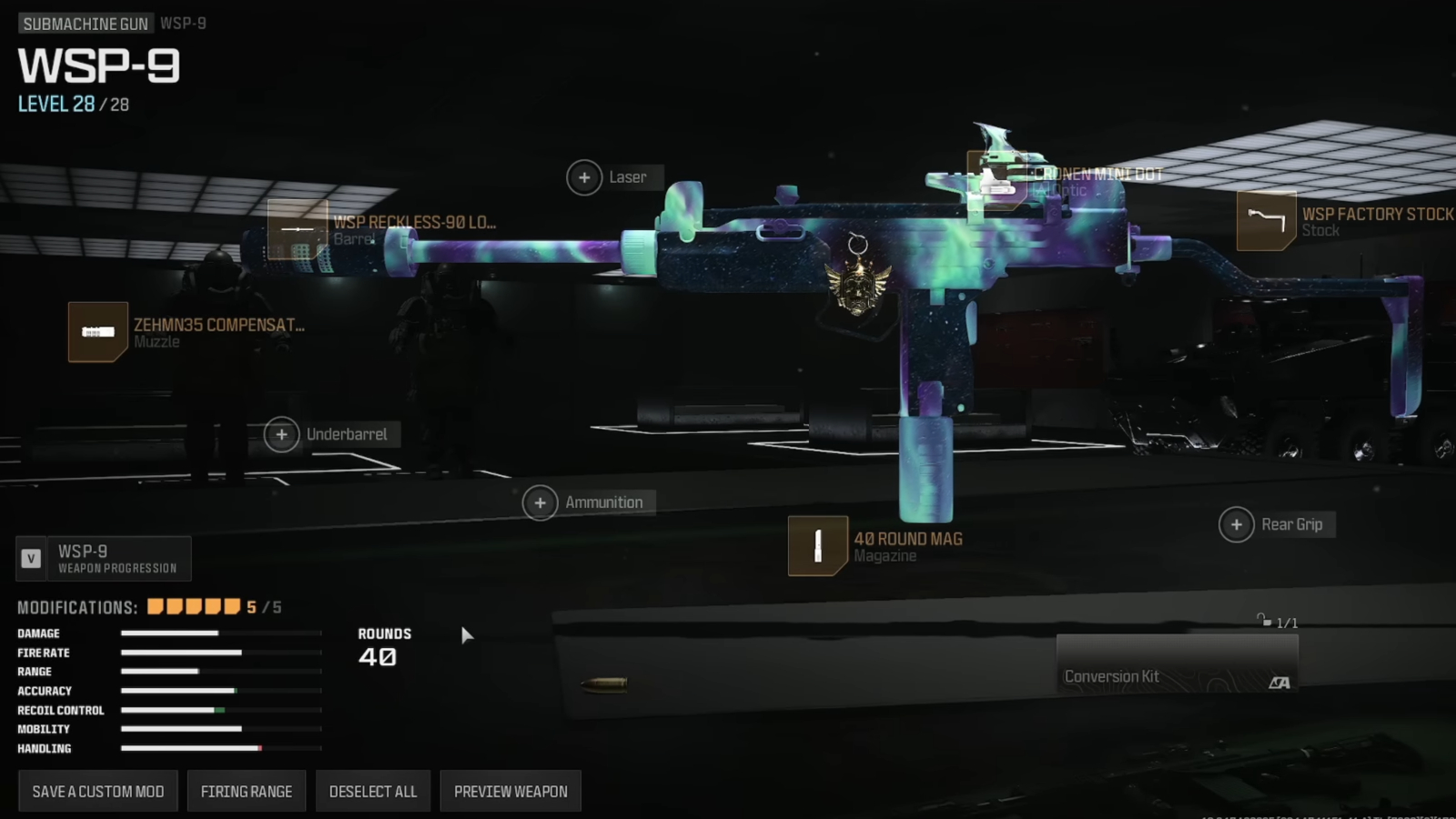Enable an Underbarrel attachment with its plus button
The height and width of the screenshot is (819, 1456).
281,435
